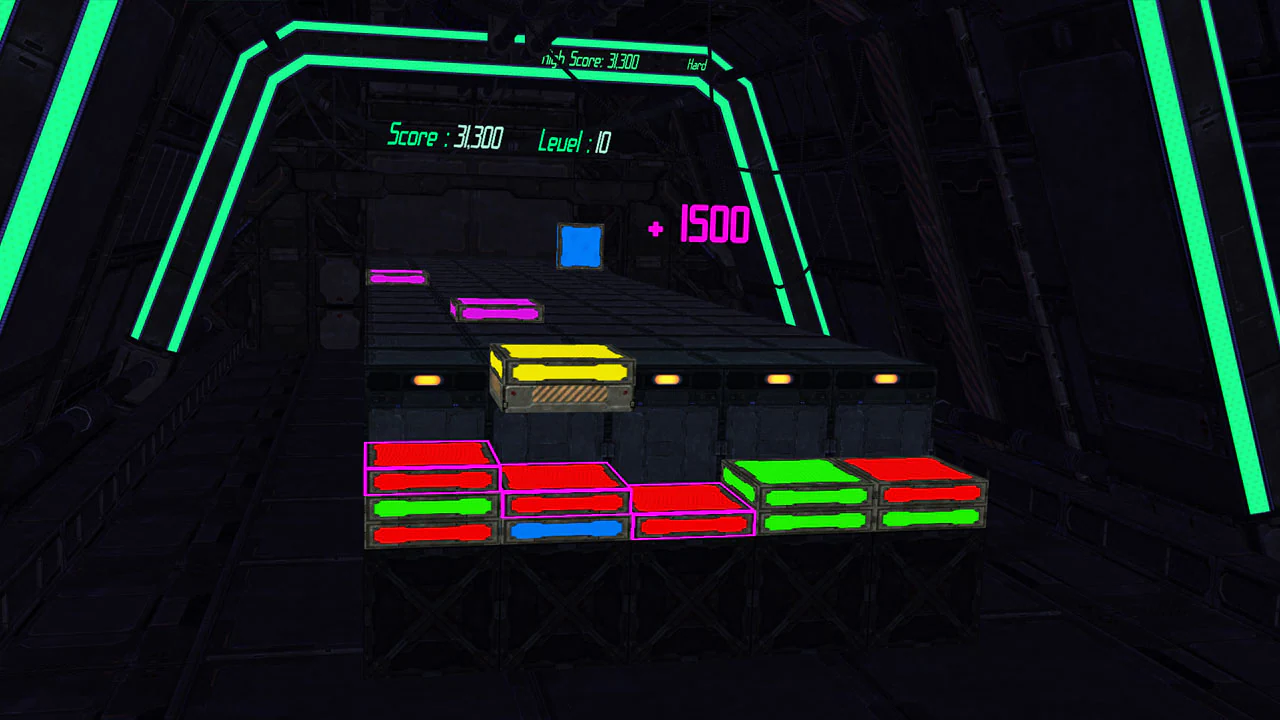
Task: Select the falling blue block
Action: click(x=580, y=245)
